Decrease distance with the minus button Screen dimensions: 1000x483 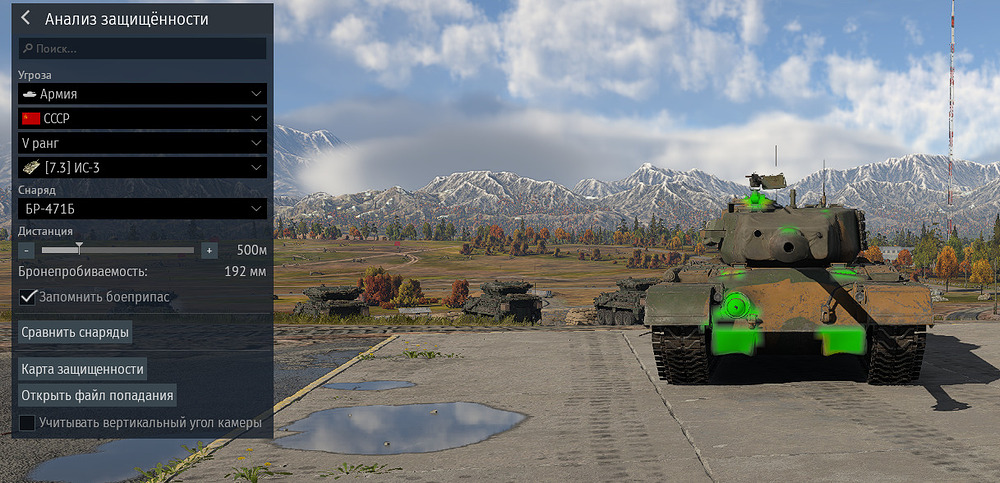27,250
